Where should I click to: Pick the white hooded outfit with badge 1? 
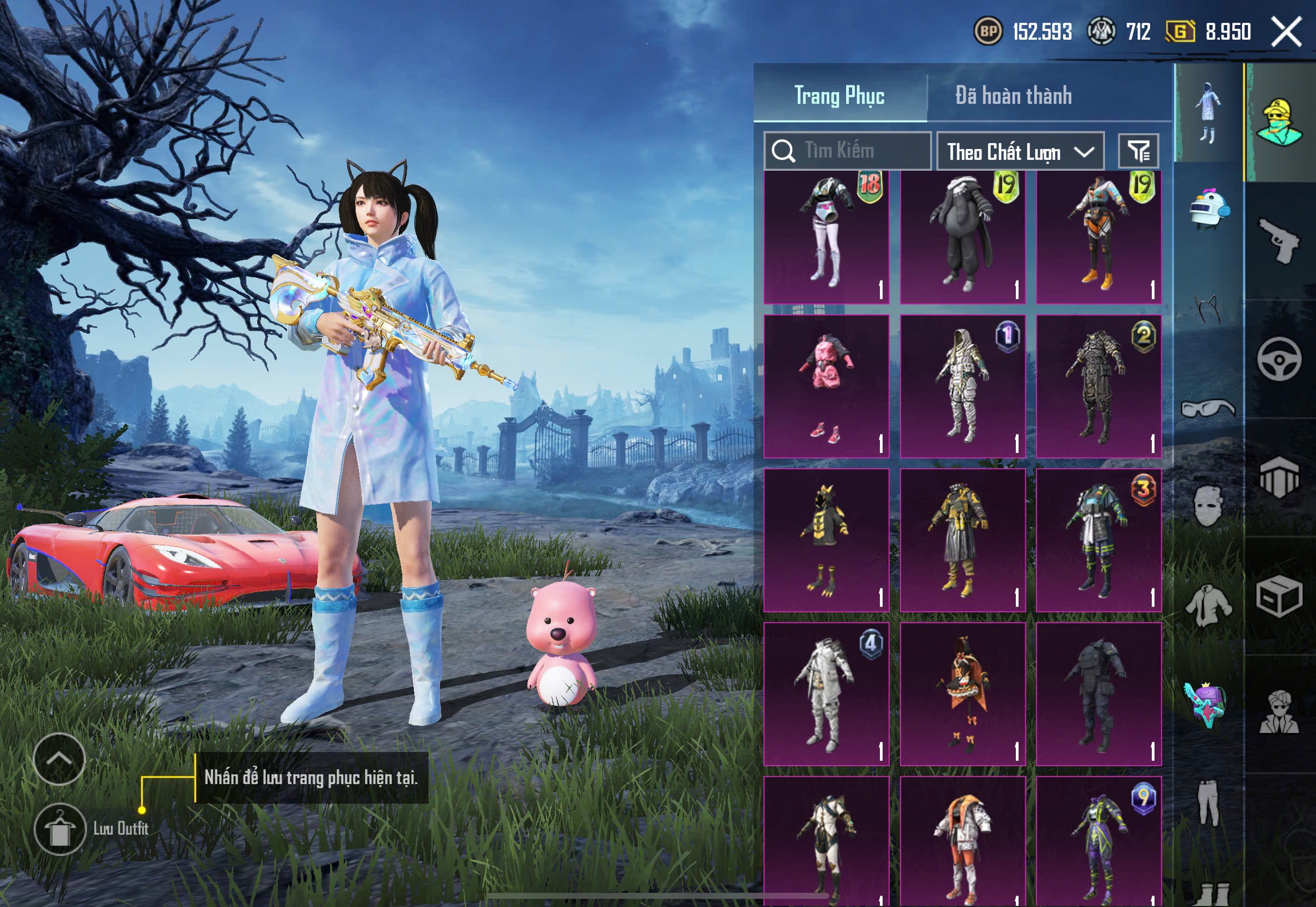click(963, 387)
